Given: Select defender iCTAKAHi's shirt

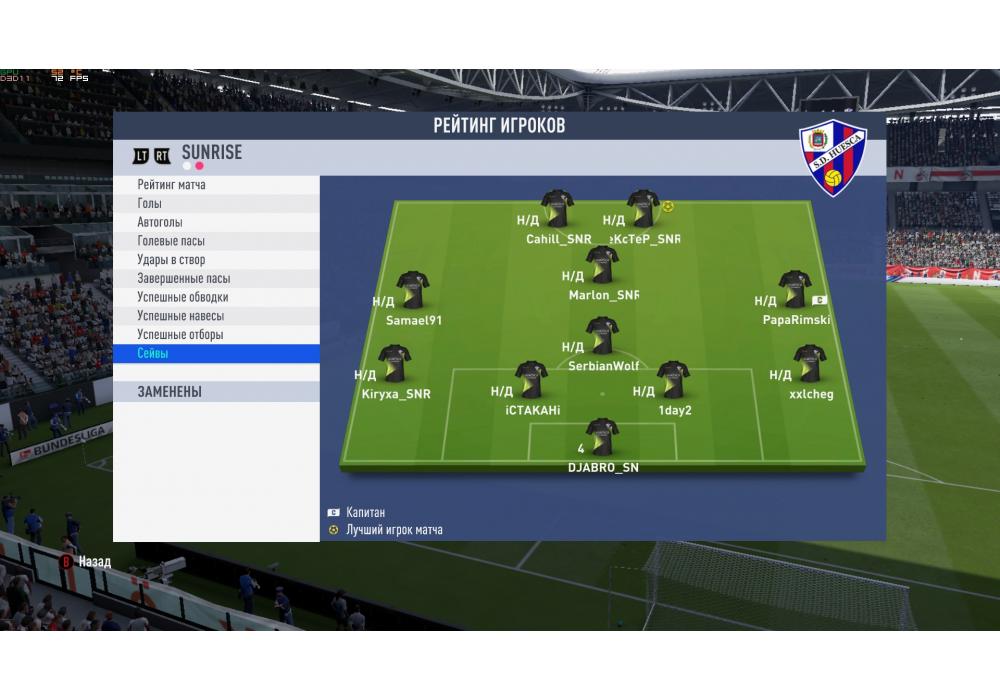Looking at the screenshot, I should pos(530,380).
